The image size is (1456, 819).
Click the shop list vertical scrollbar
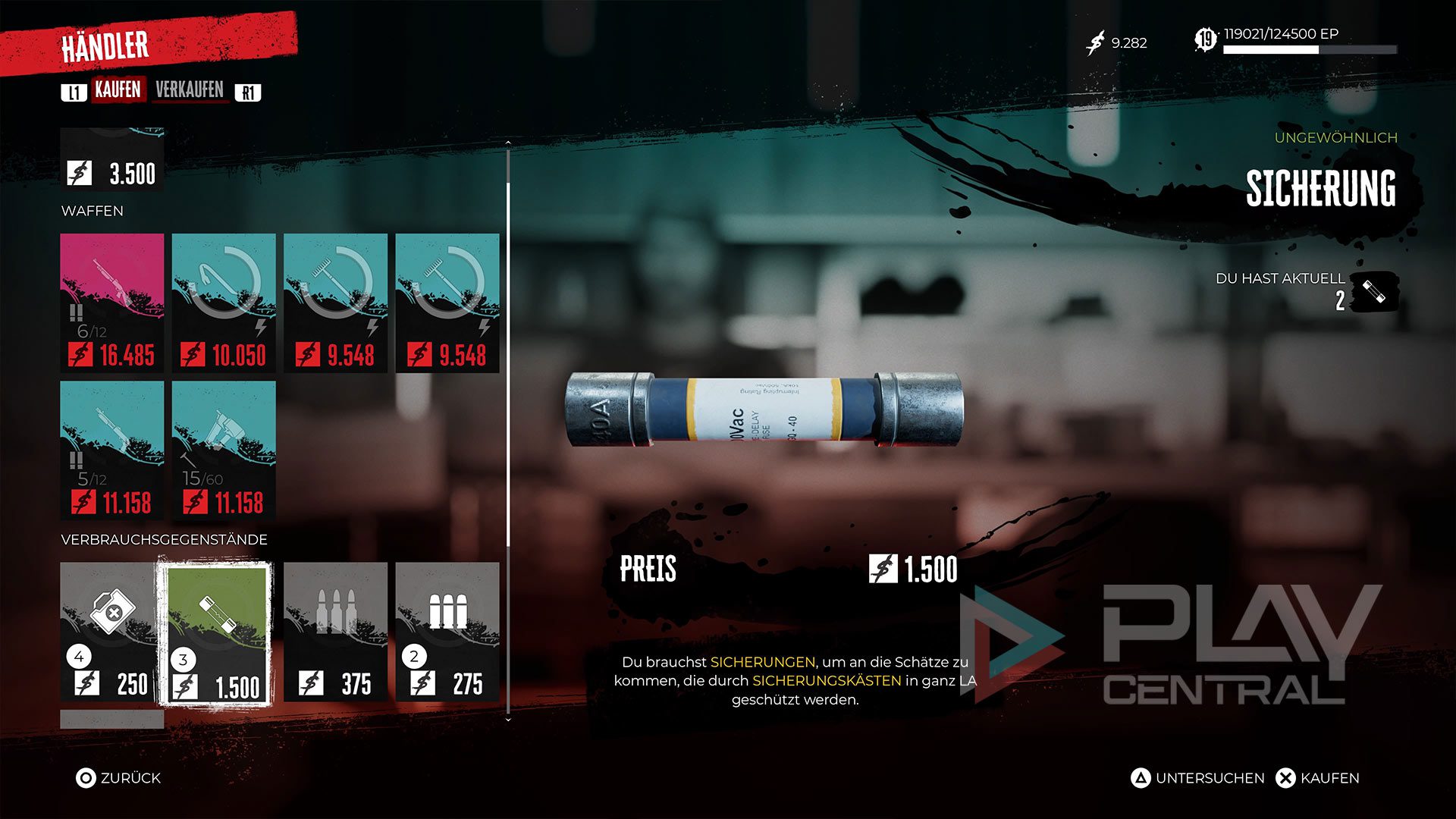508,364
